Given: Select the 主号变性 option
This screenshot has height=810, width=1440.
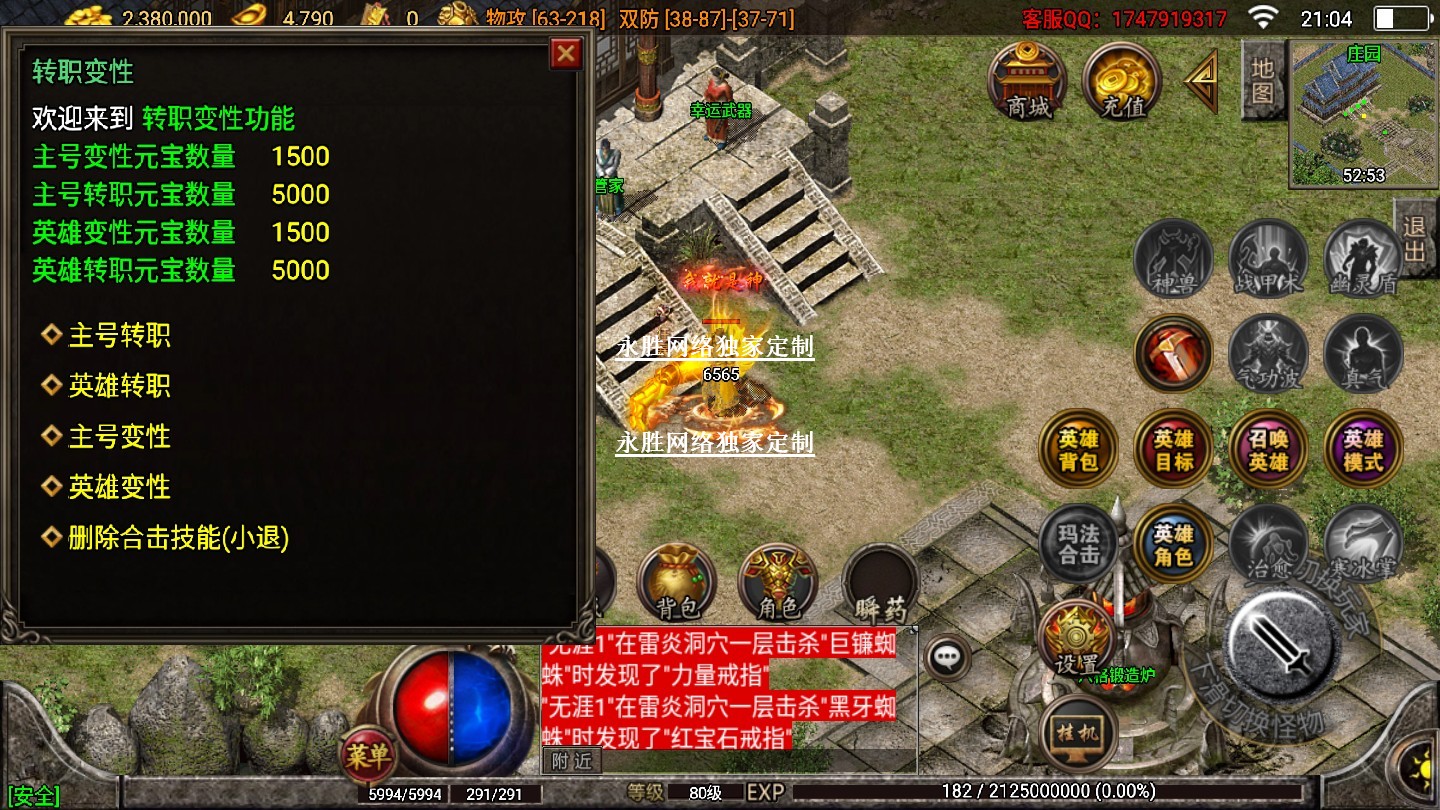Looking at the screenshot, I should point(119,437).
